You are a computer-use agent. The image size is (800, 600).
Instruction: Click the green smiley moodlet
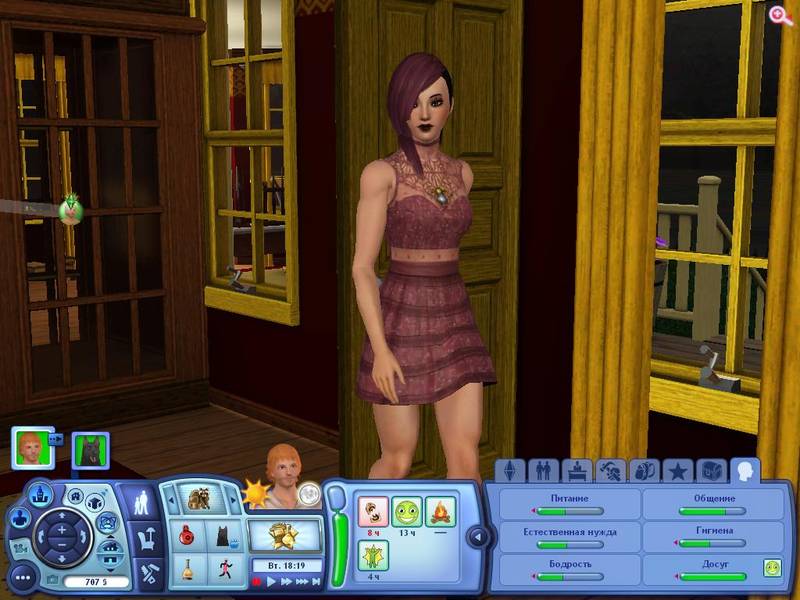tap(405, 511)
